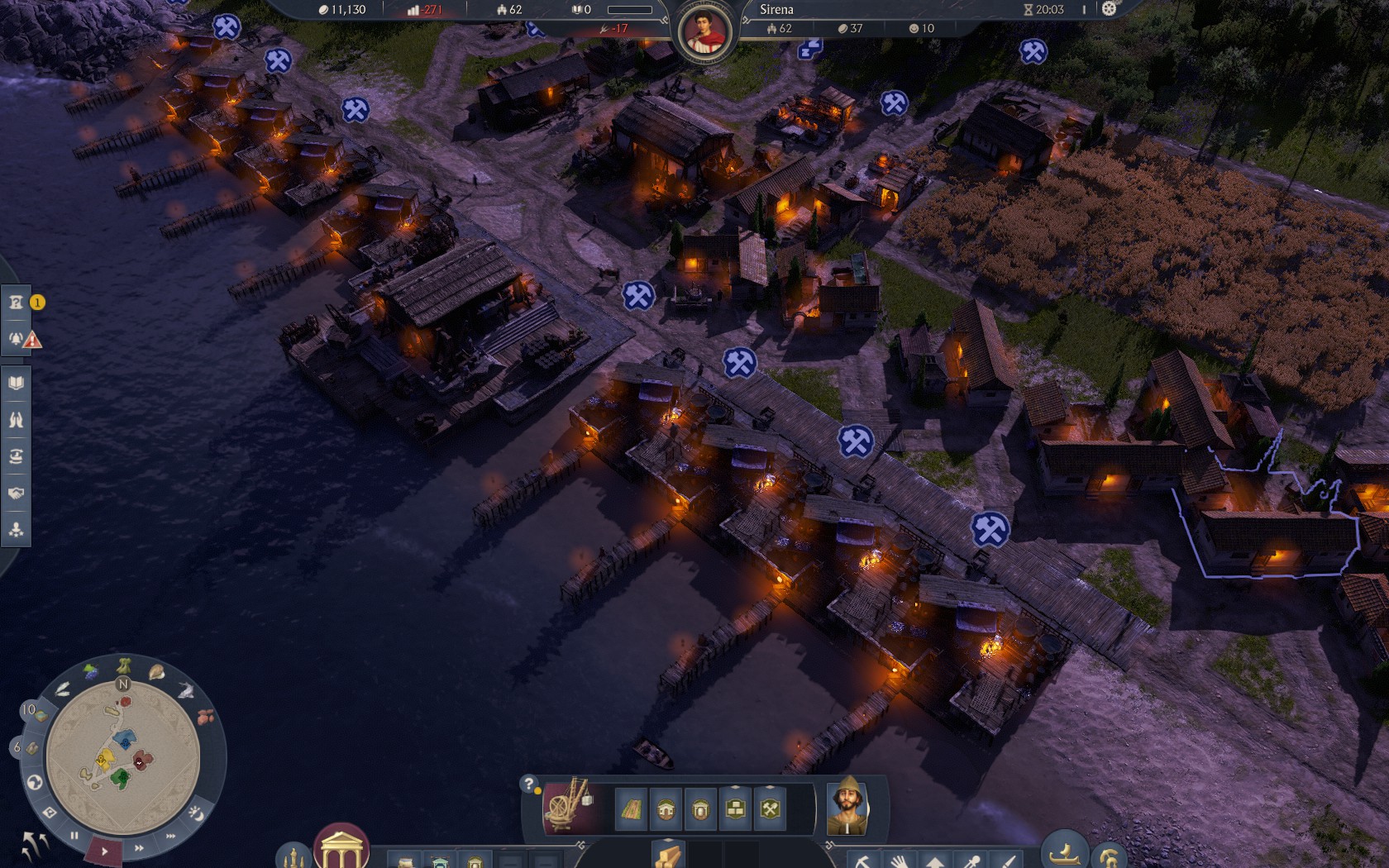
Task: Open the settings gear in top bar
Action: coord(1109,9)
